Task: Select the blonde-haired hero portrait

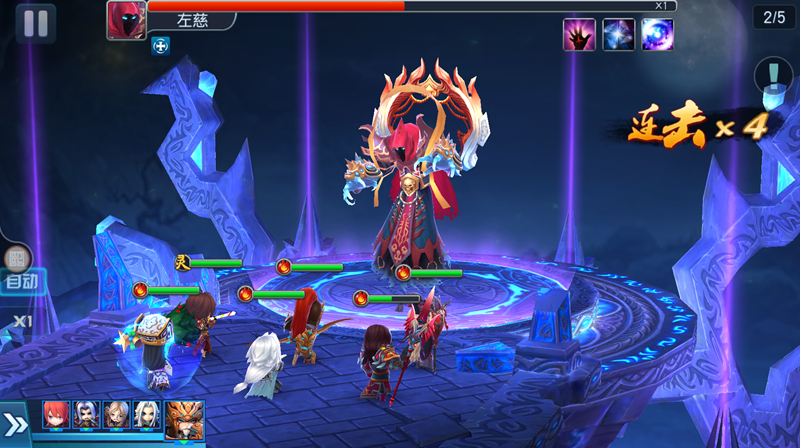Action: tap(117, 415)
